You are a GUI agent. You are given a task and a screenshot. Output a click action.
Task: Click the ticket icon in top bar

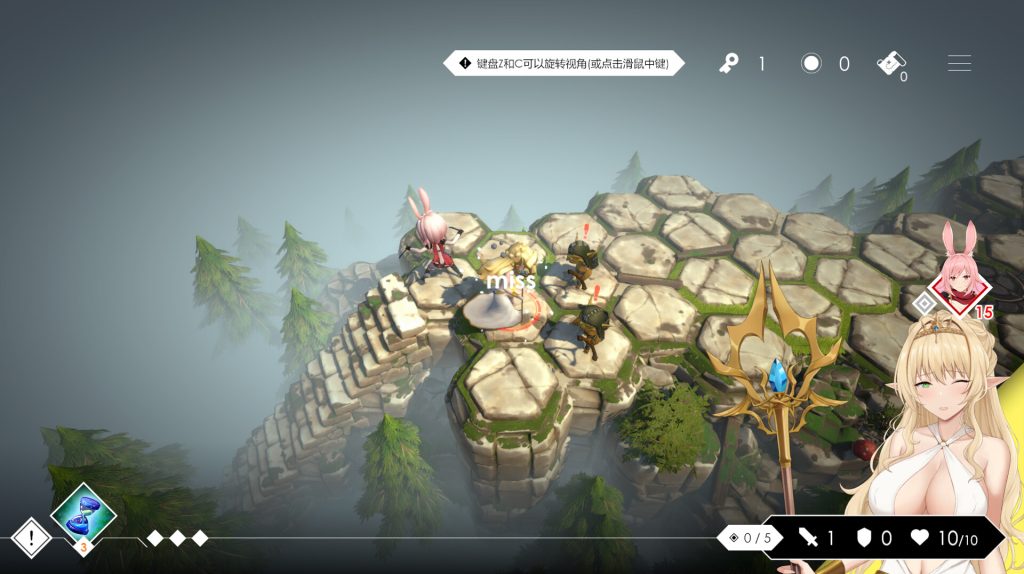(890, 63)
